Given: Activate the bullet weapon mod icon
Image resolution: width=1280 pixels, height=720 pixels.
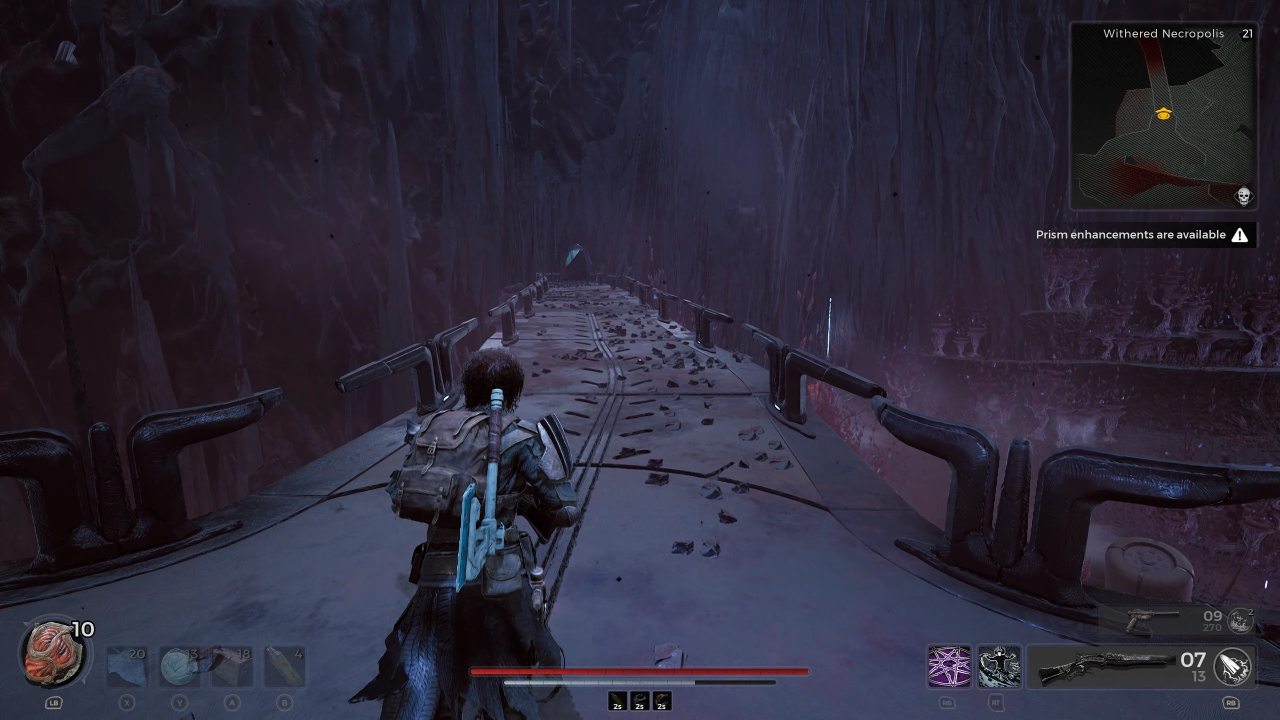Looking at the screenshot, I should point(1232,667).
